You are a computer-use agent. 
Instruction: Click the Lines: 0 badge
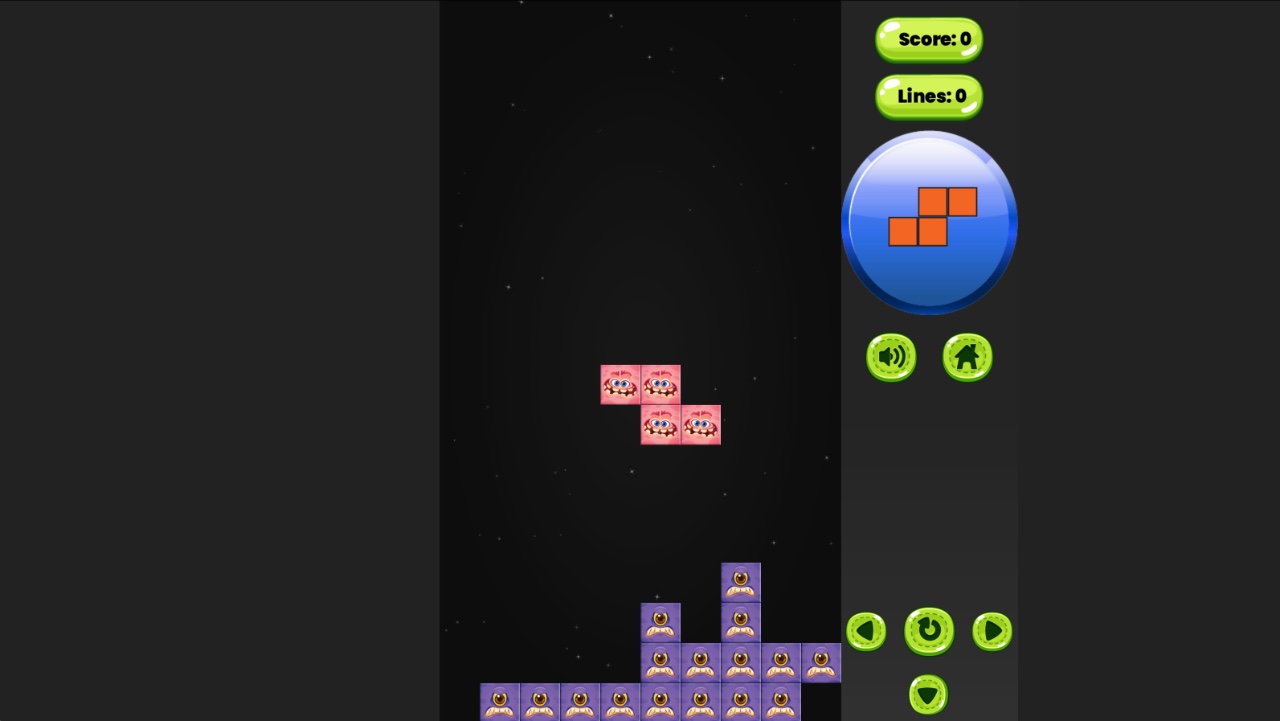(x=928, y=96)
